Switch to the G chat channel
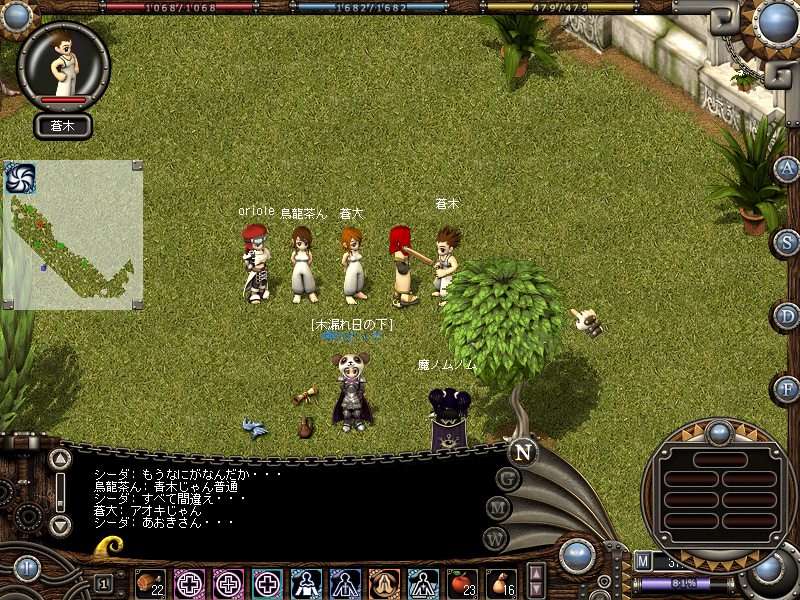 (507, 478)
